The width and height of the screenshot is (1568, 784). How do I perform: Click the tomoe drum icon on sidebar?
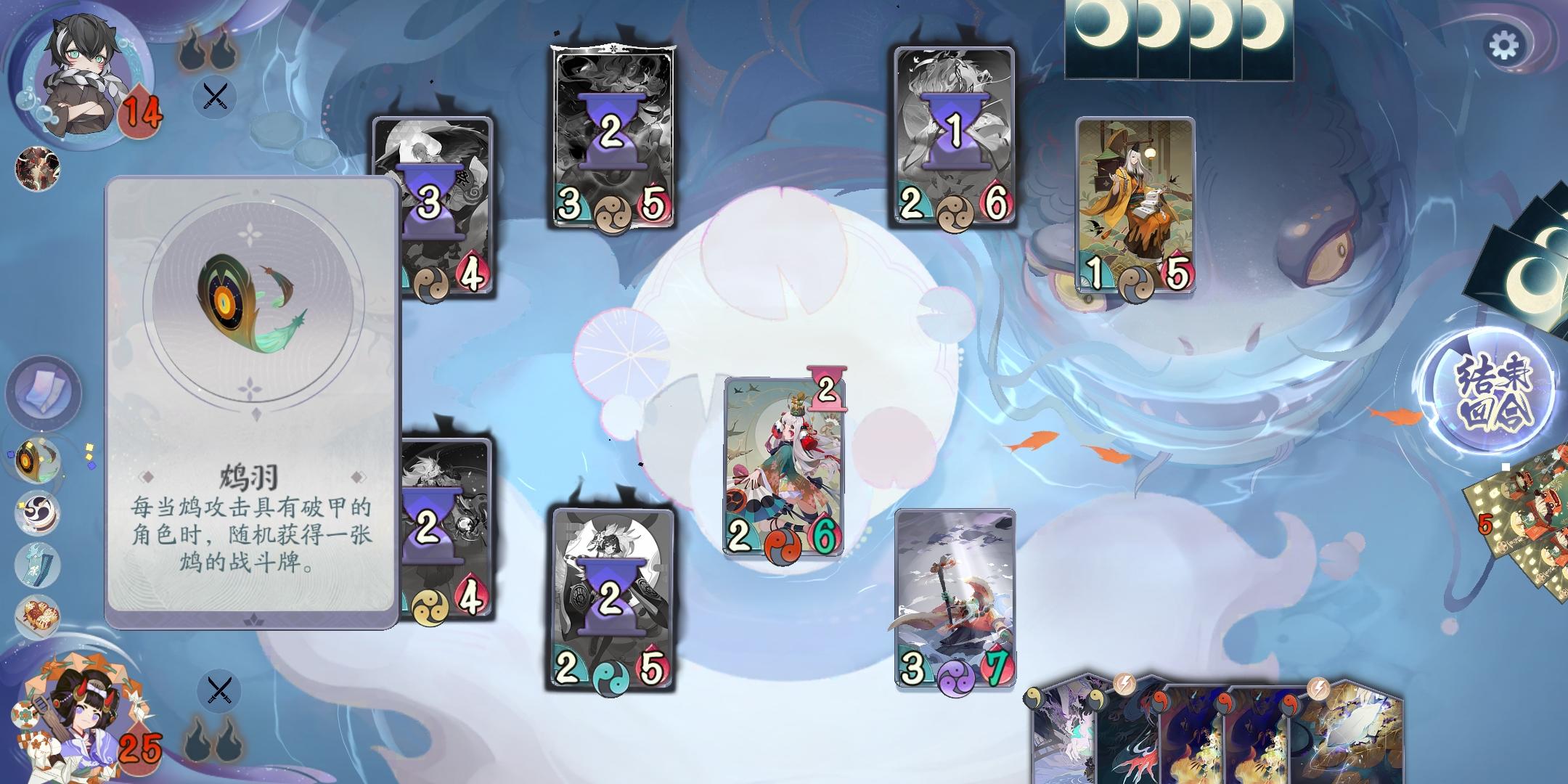[36, 513]
